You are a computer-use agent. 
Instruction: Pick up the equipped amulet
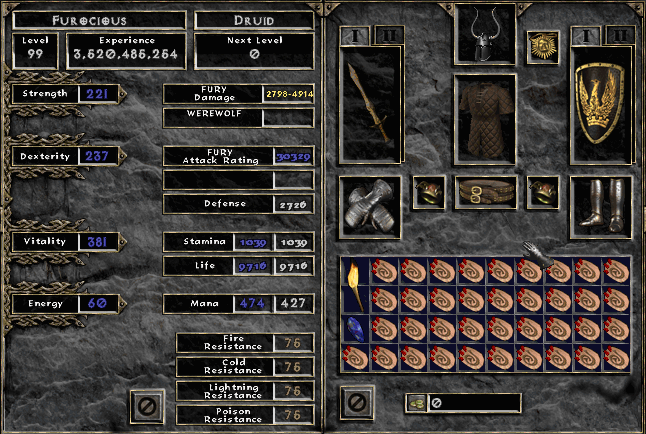pyautogui.click(x=543, y=46)
